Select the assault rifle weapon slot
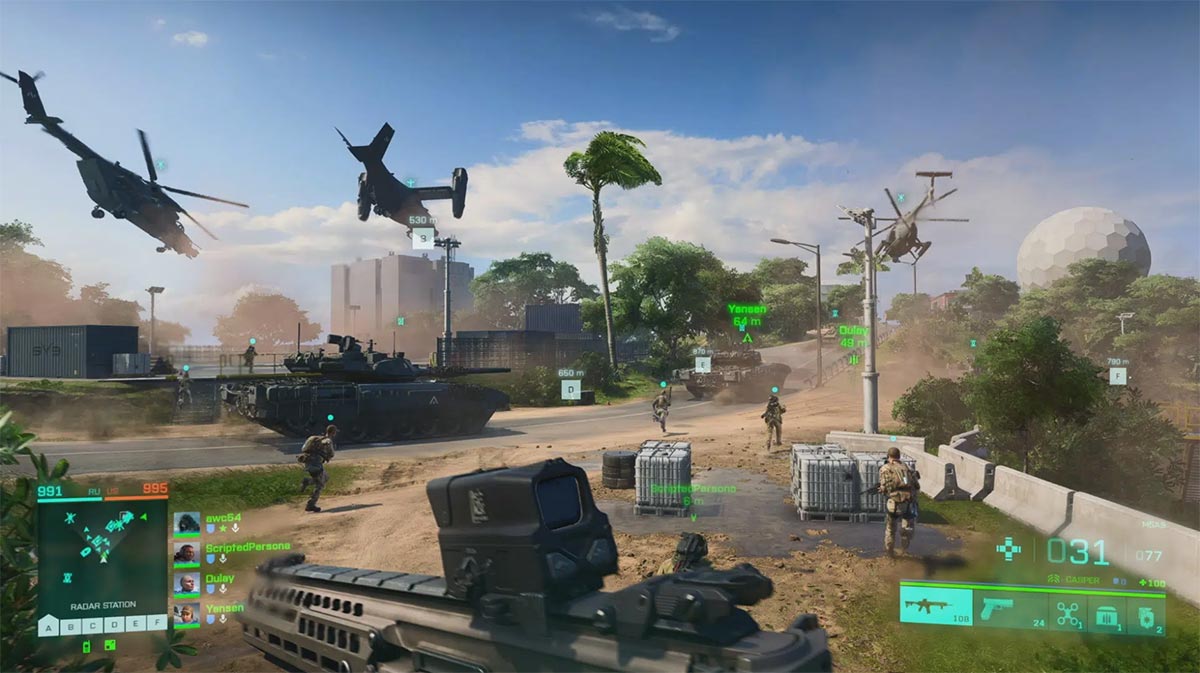Screen dimensions: 1200x673 (x=935, y=607)
